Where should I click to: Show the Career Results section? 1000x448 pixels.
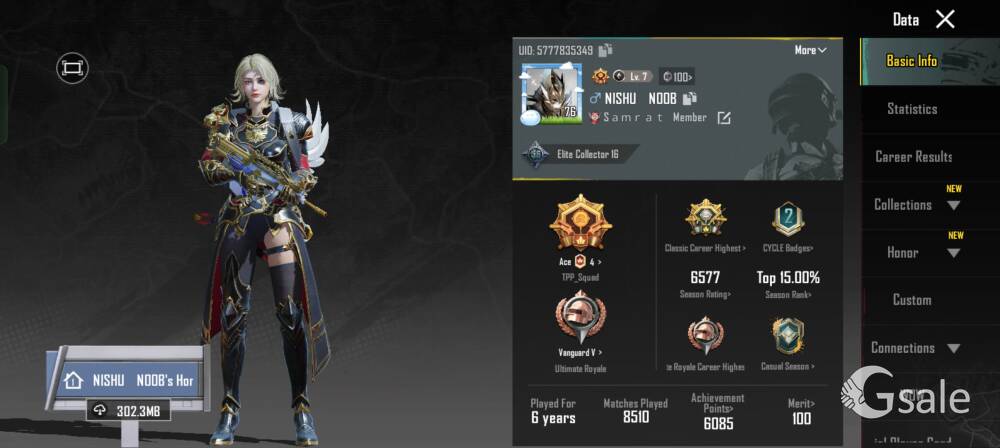(x=913, y=157)
